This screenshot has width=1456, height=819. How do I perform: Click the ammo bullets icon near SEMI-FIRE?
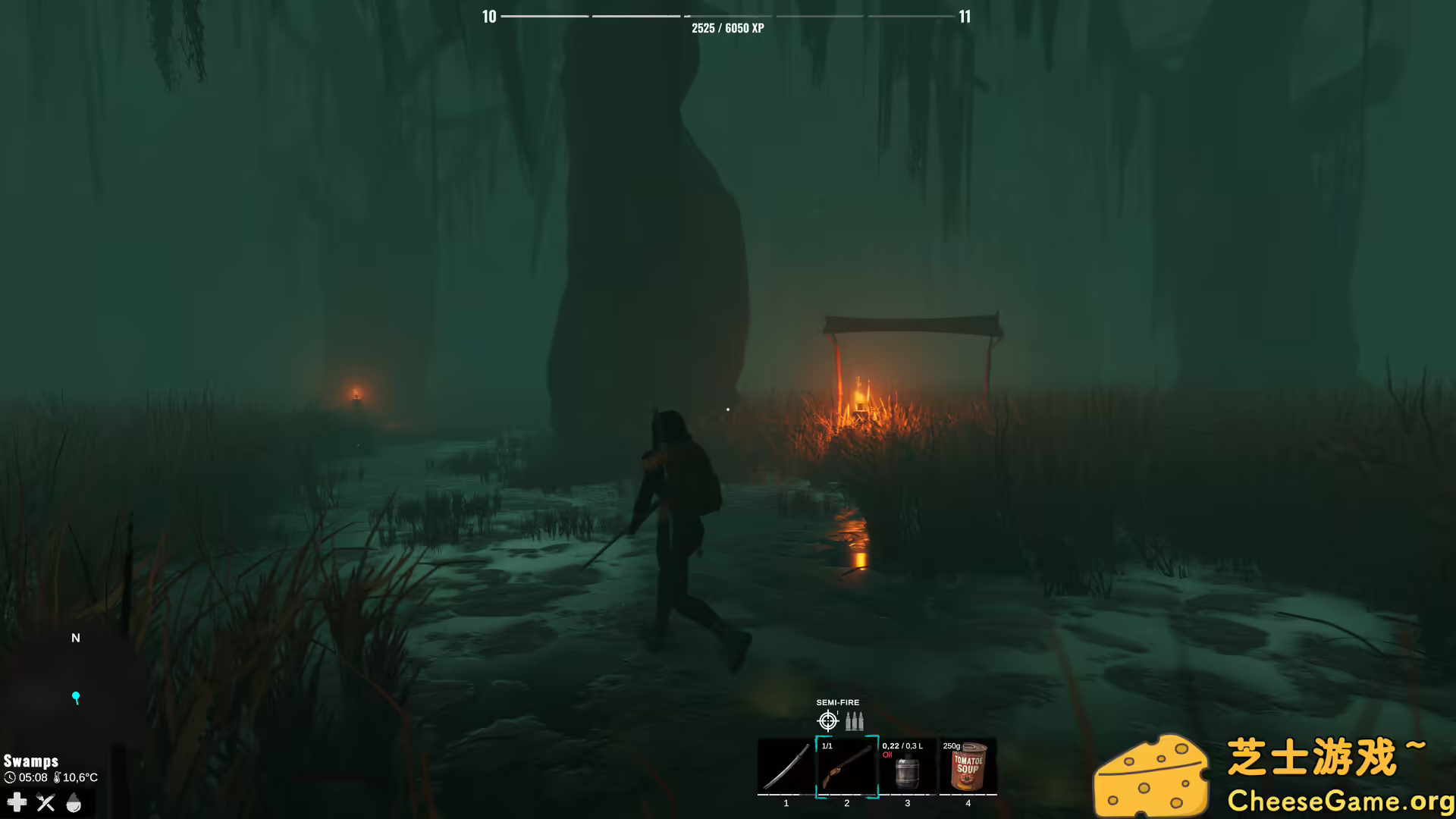(x=855, y=721)
